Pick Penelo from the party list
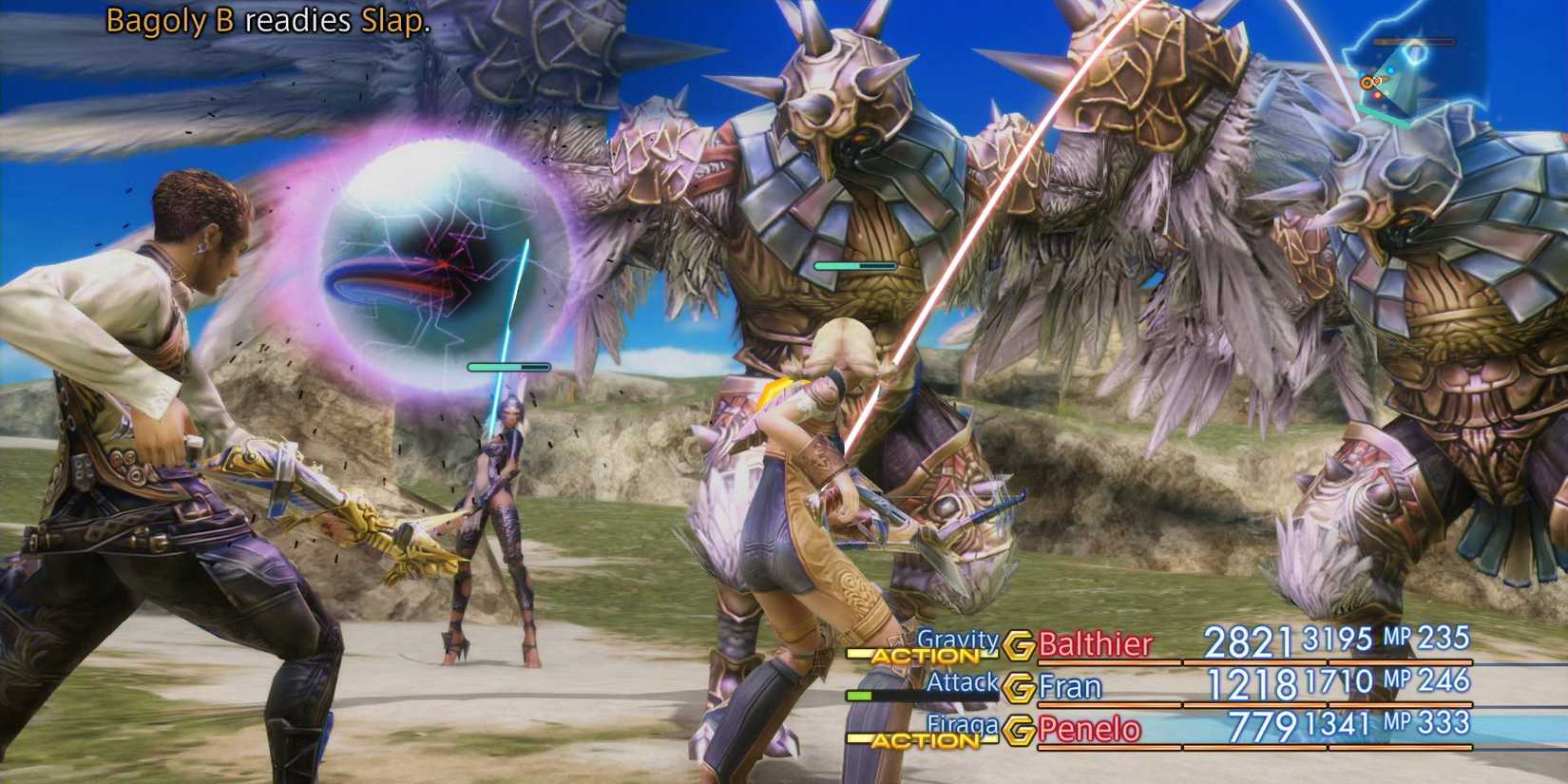This screenshot has width=1568, height=784. (x=1089, y=729)
